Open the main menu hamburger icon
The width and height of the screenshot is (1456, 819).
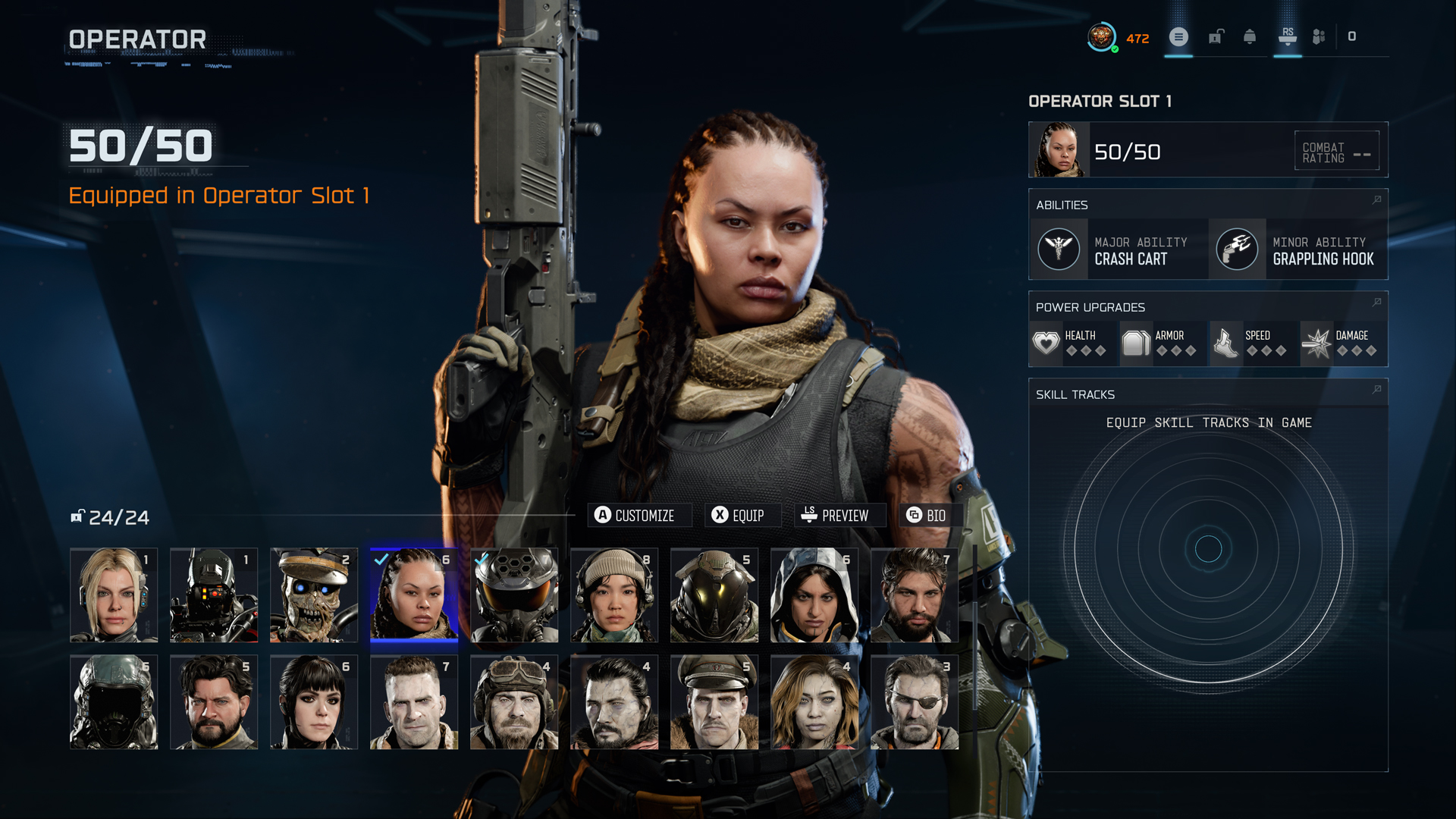(1178, 36)
